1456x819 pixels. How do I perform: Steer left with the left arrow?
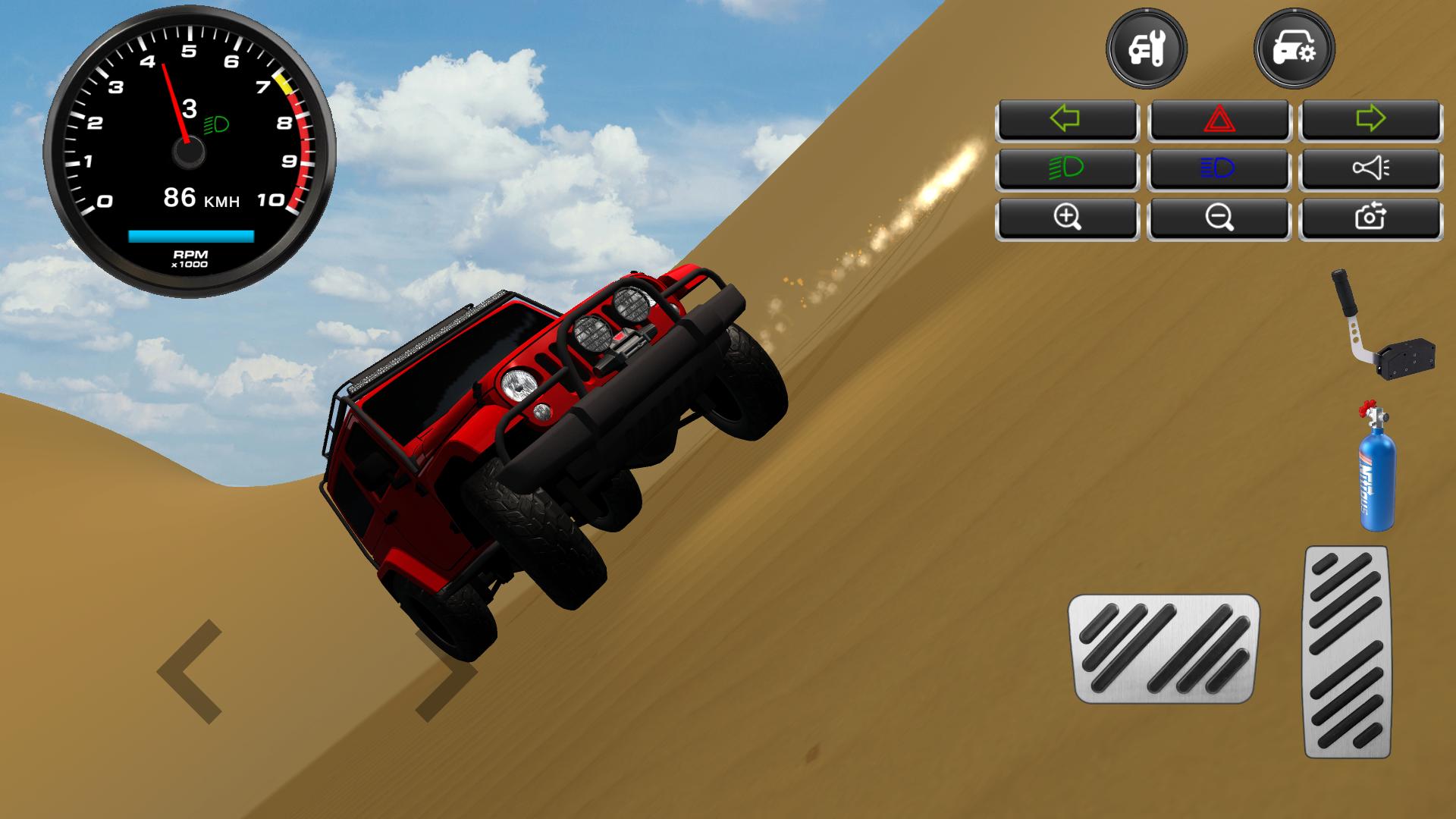click(x=191, y=671)
